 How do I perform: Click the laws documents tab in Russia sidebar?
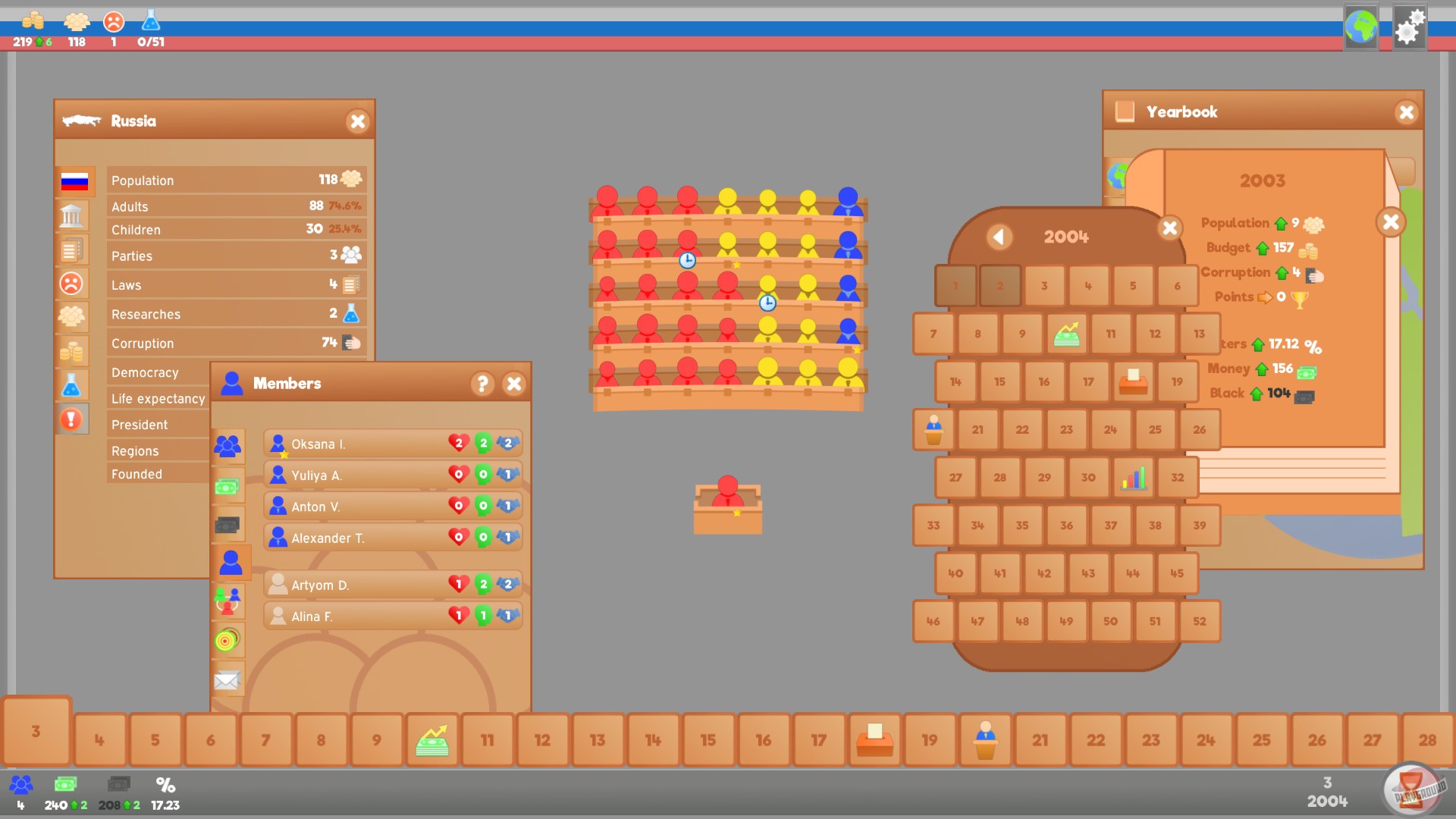pyautogui.click(x=73, y=249)
